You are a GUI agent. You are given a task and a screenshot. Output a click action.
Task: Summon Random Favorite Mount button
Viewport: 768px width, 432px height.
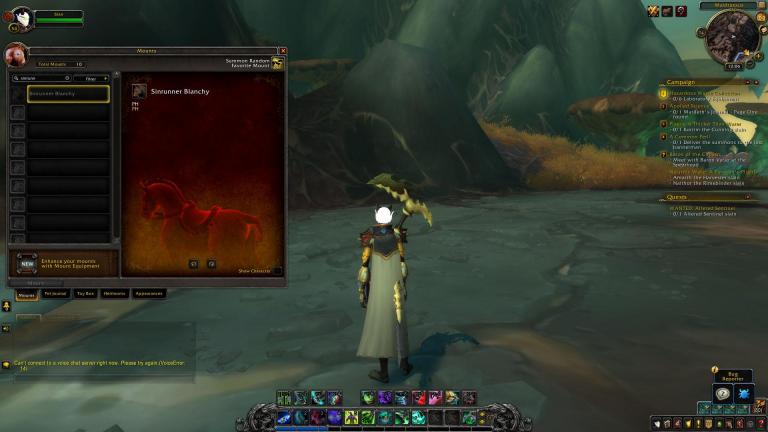pos(277,64)
